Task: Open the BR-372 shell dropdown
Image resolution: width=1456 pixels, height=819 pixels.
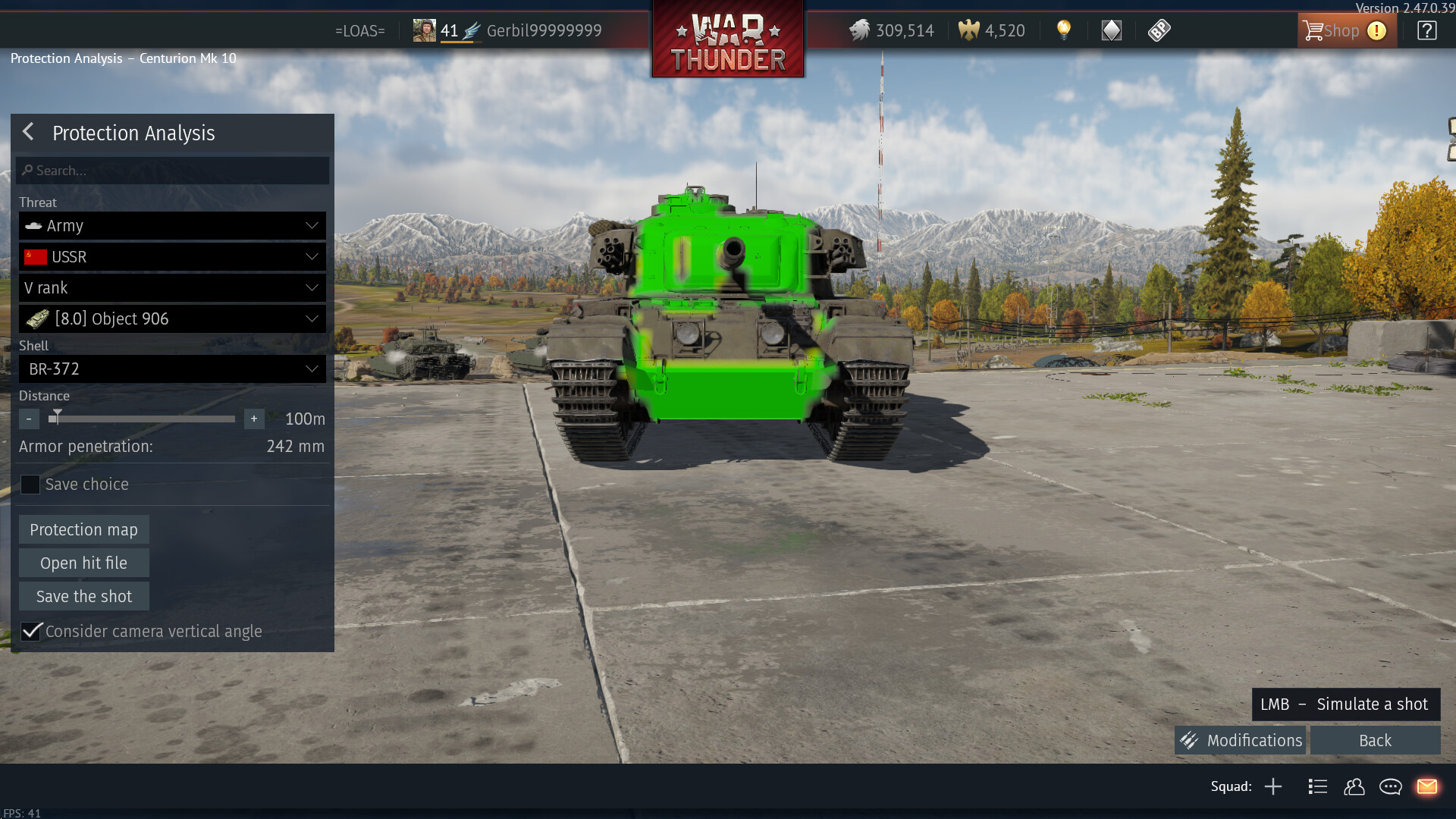Action: 173,369
